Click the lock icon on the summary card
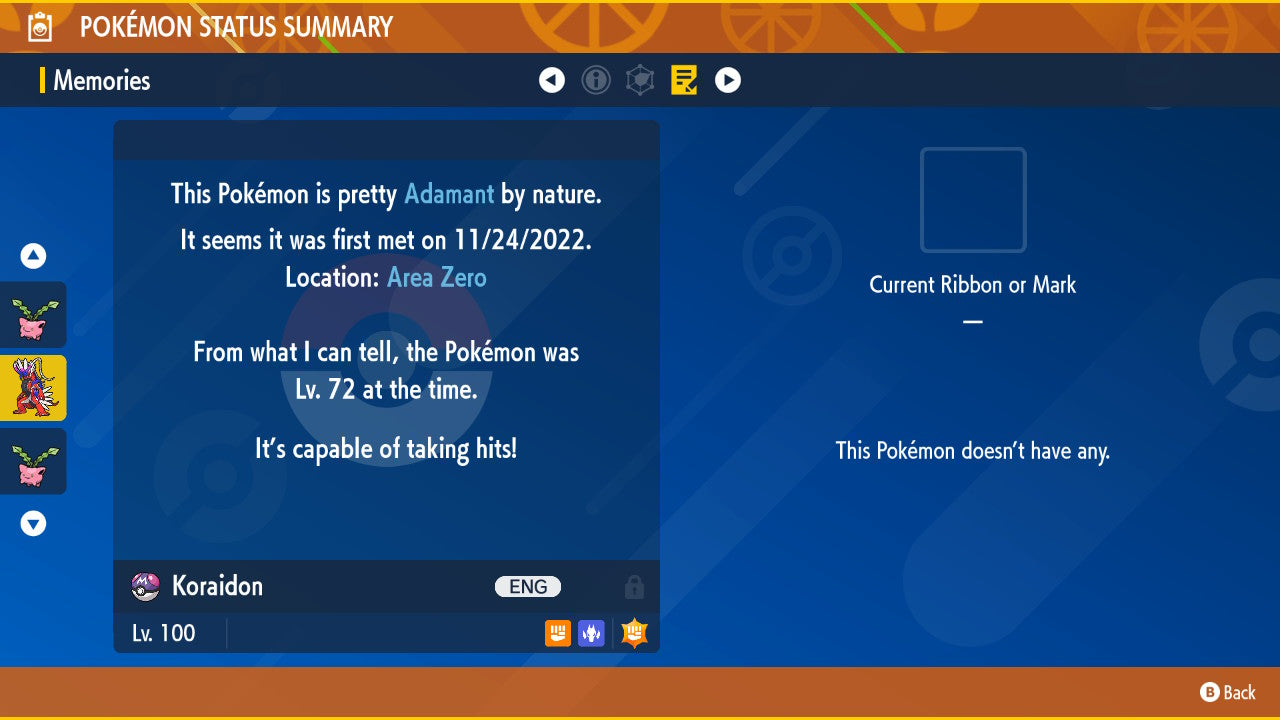Viewport: 1280px width, 720px height. point(635,586)
